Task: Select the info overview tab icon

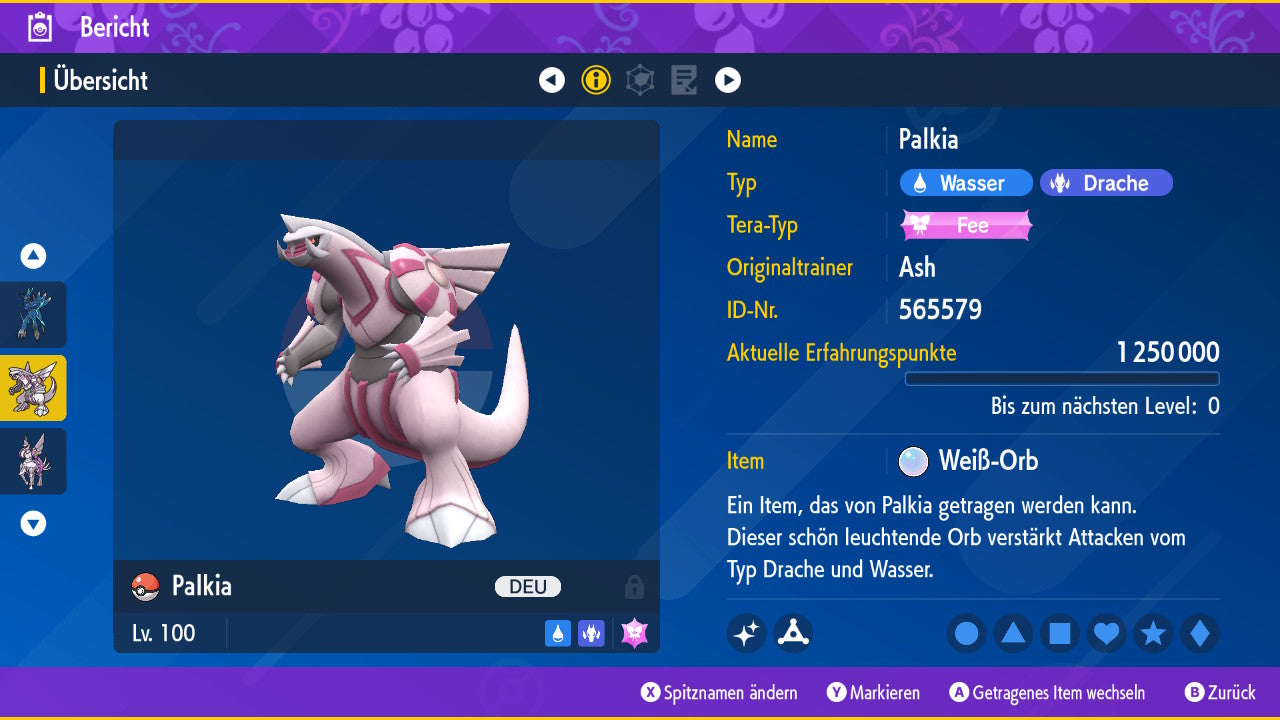Action: 596,80
